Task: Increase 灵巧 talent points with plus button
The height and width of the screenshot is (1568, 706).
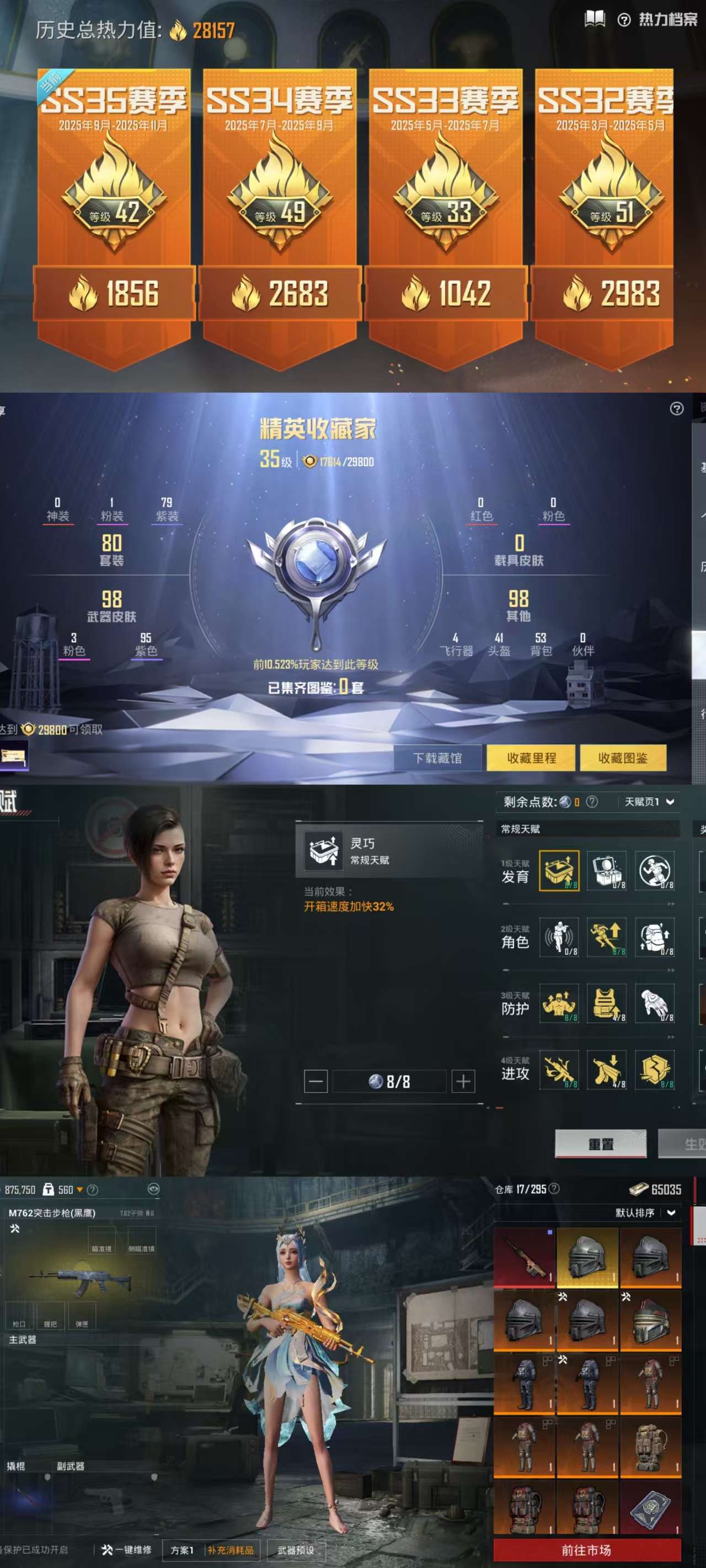Action: (463, 1081)
